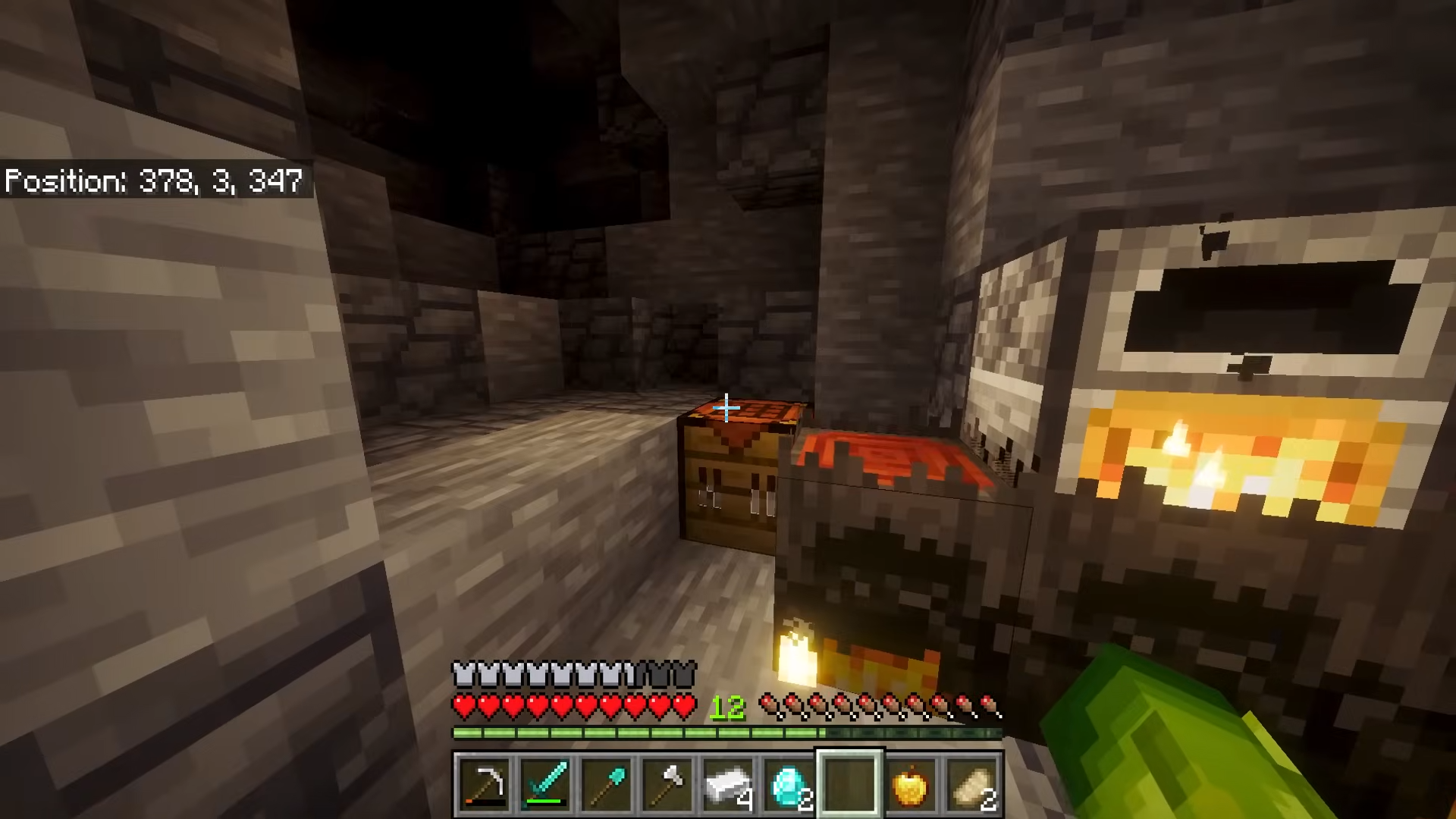Image resolution: width=1456 pixels, height=819 pixels.
Task: Choose the bread stack in the last slot
Action: pos(971,785)
